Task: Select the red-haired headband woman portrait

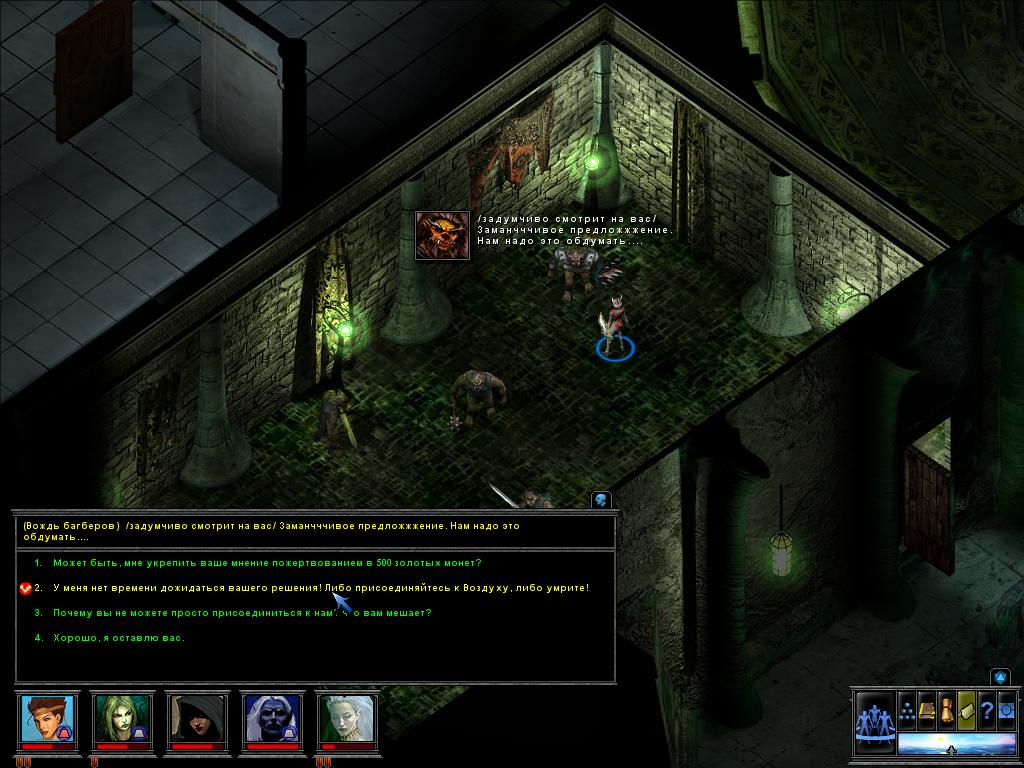Action: (x=47, y=718)
